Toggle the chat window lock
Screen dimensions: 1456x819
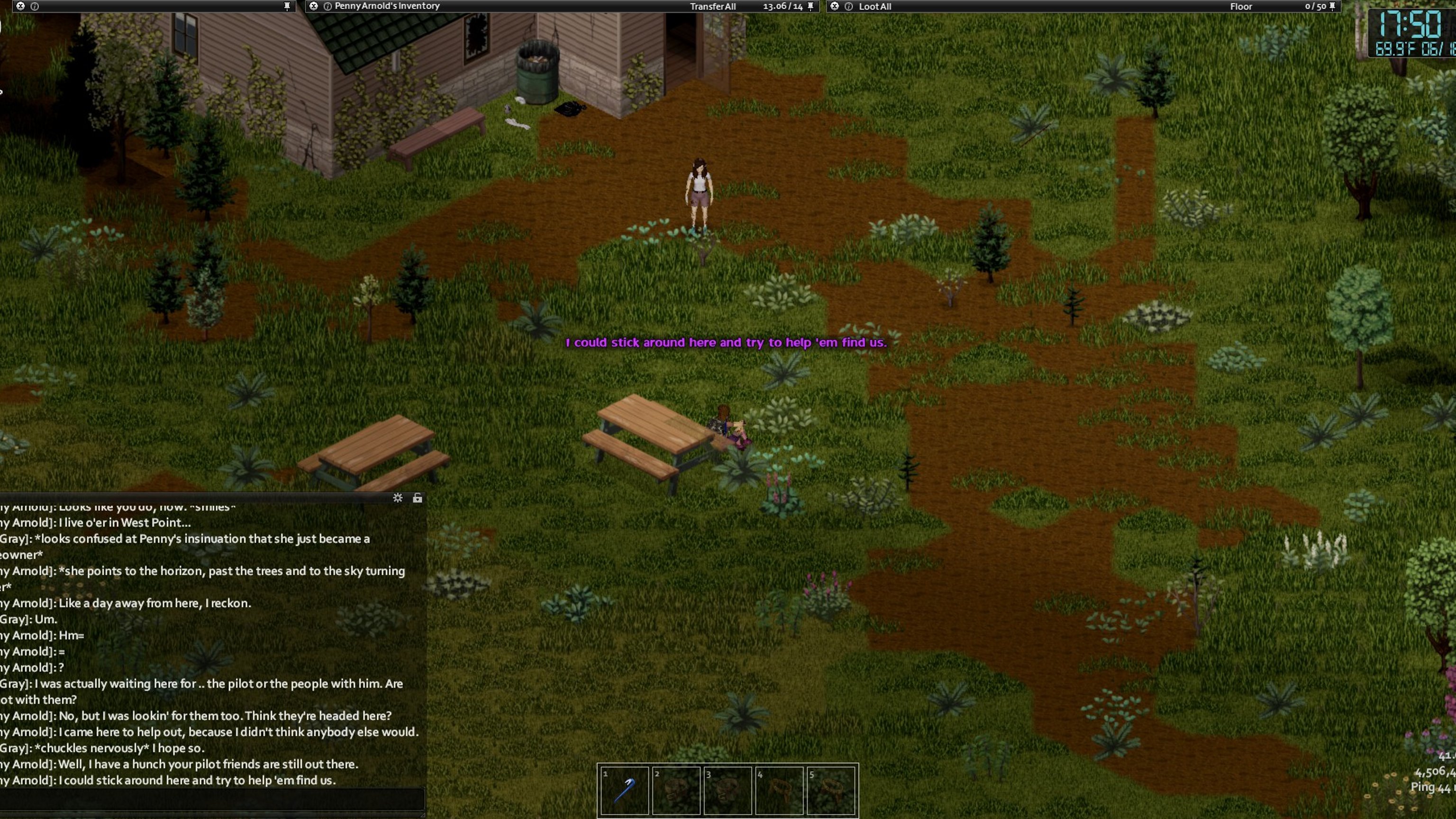click(x=417, y=498)
